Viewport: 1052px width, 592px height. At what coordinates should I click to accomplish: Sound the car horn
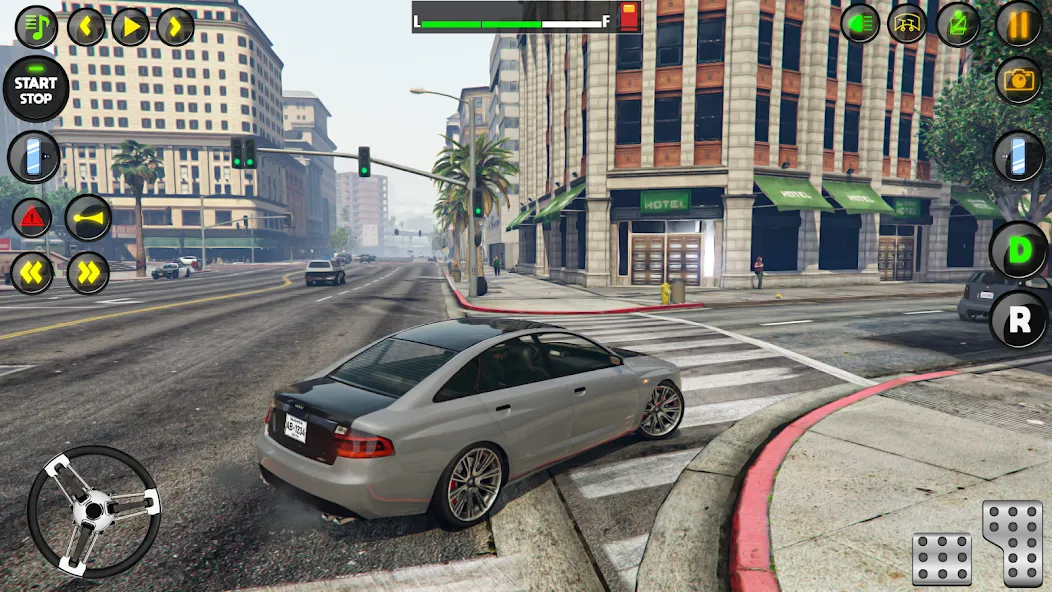88,217
